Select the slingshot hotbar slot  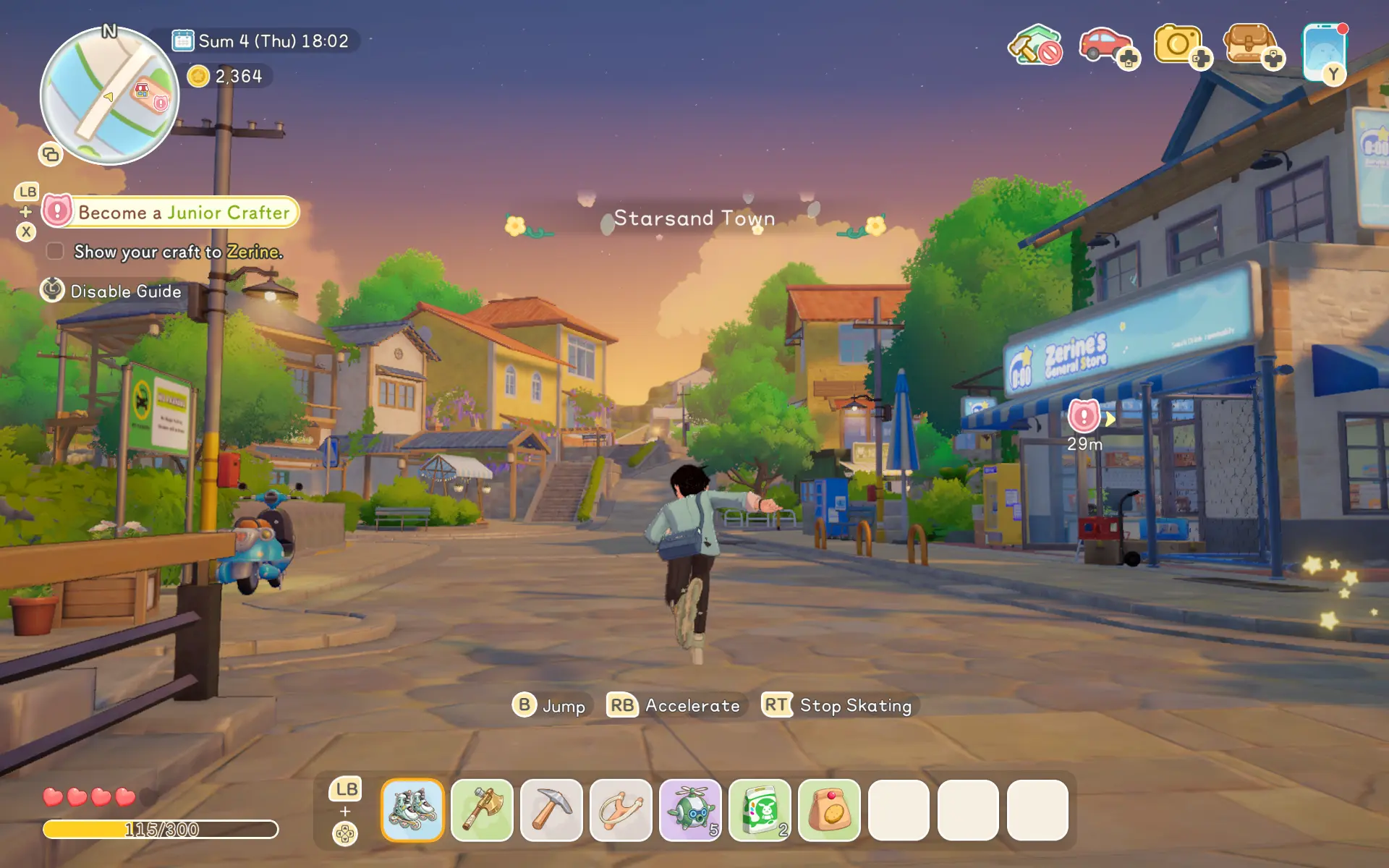click(x=621, y=809)
